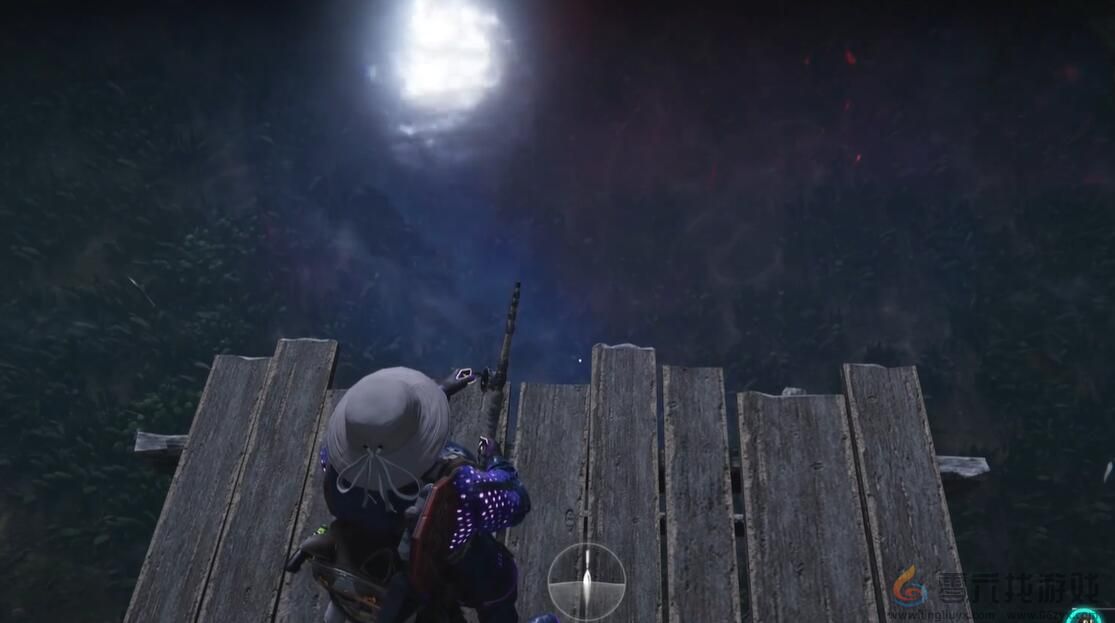
Task: Click the circular fishing bobber indicator
Action: click(586, 581)
